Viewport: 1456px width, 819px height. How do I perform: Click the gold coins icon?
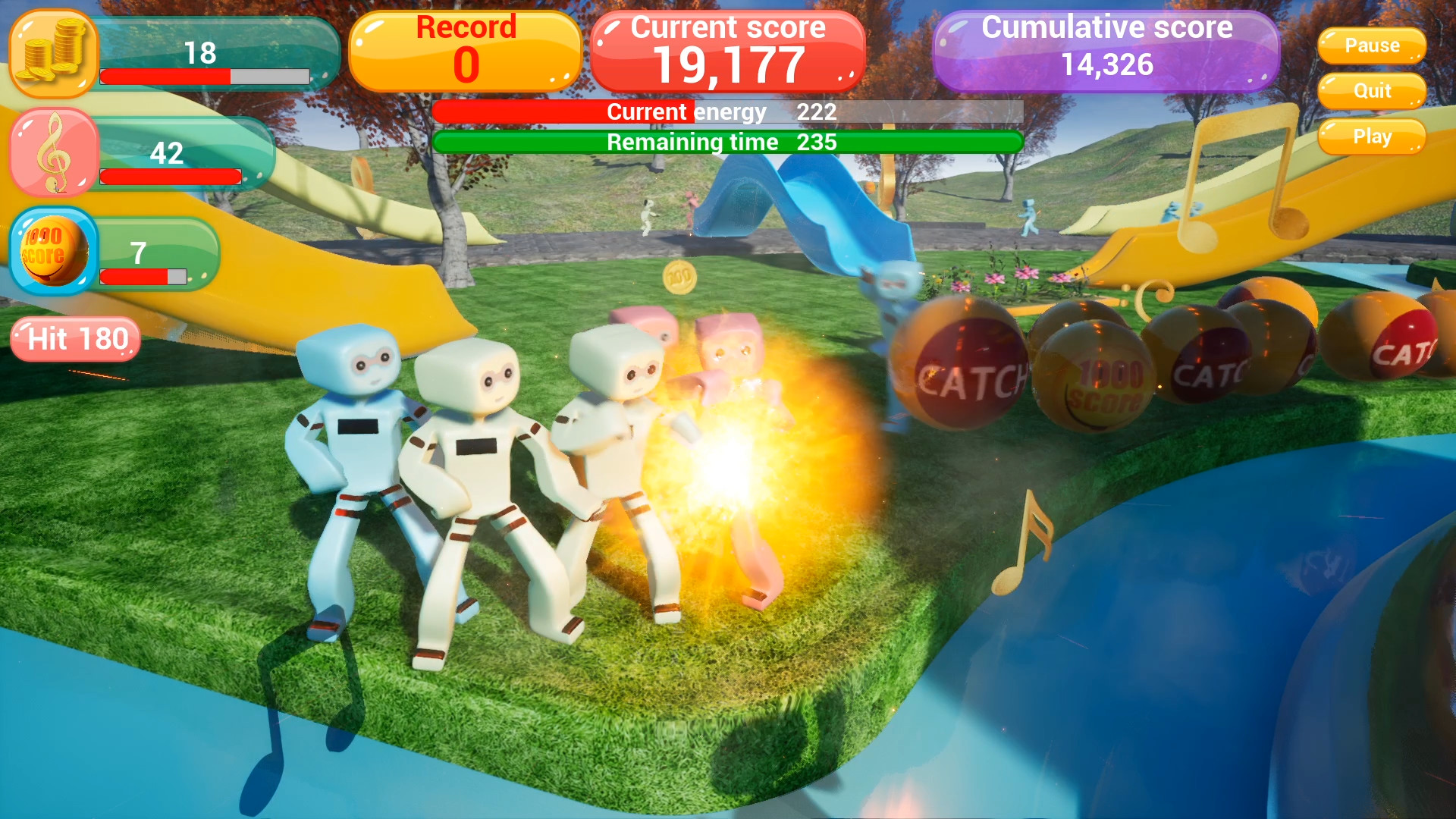click(x=50, y=55)
